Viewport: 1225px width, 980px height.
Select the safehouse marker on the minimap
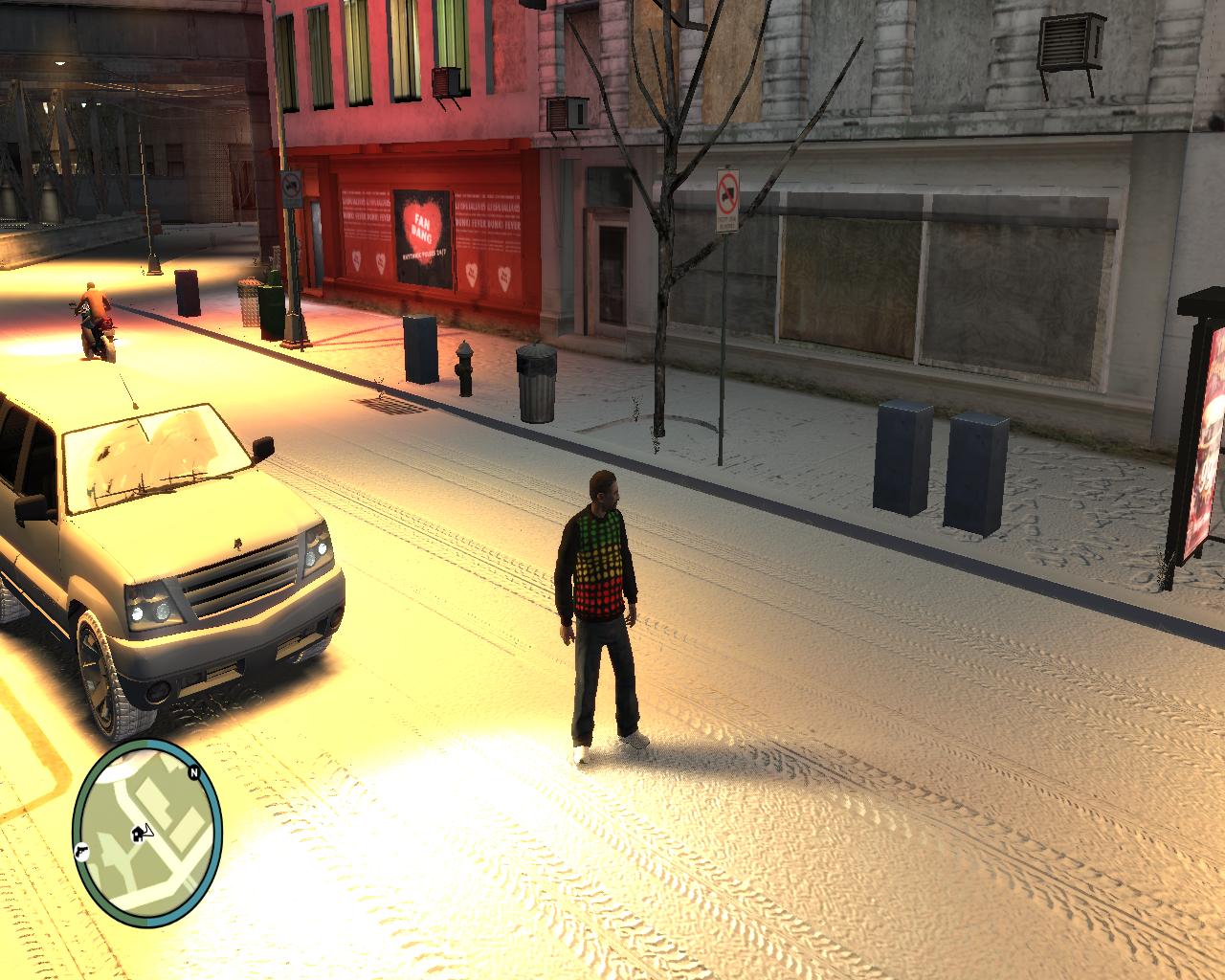pyautogui.click(x=140, y=833)
